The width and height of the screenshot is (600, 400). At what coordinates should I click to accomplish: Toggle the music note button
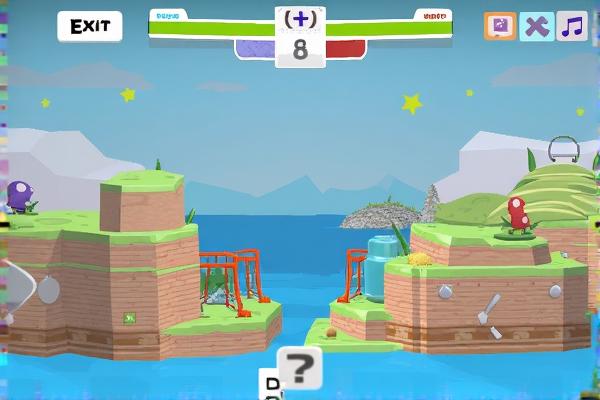[x=572, y=26]
